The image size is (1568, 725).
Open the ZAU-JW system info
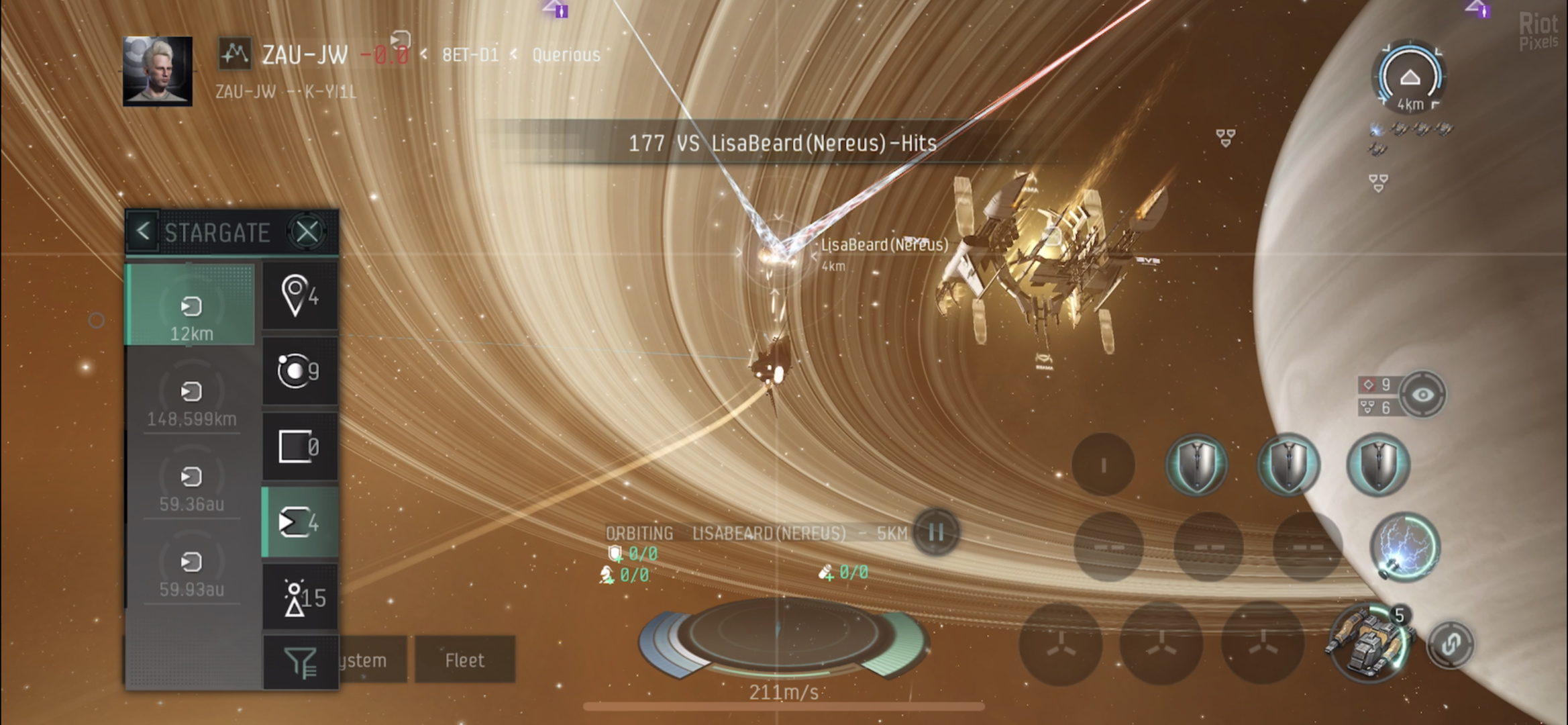pos(304,54)
